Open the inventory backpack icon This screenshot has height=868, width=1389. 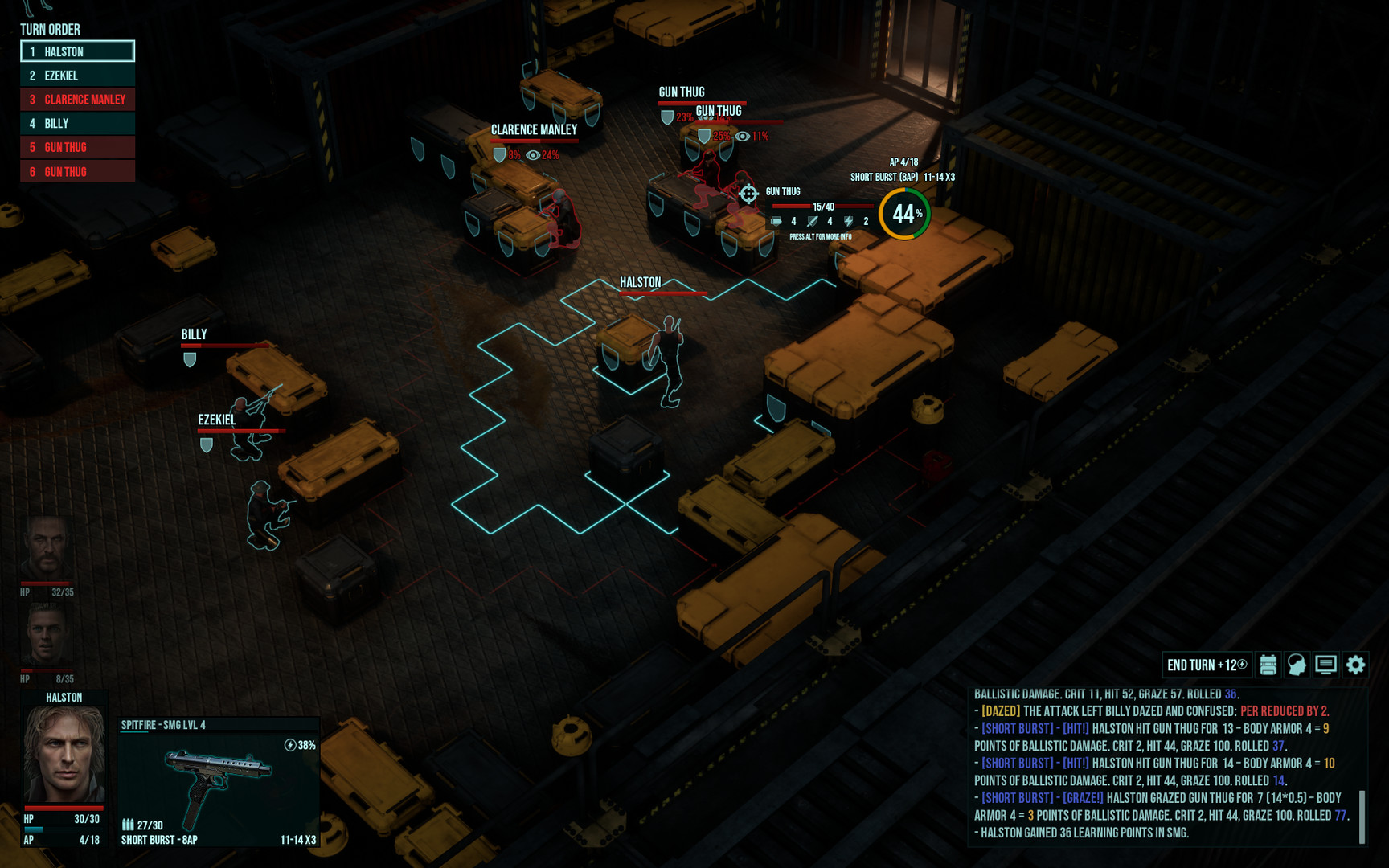point(1268,665)
